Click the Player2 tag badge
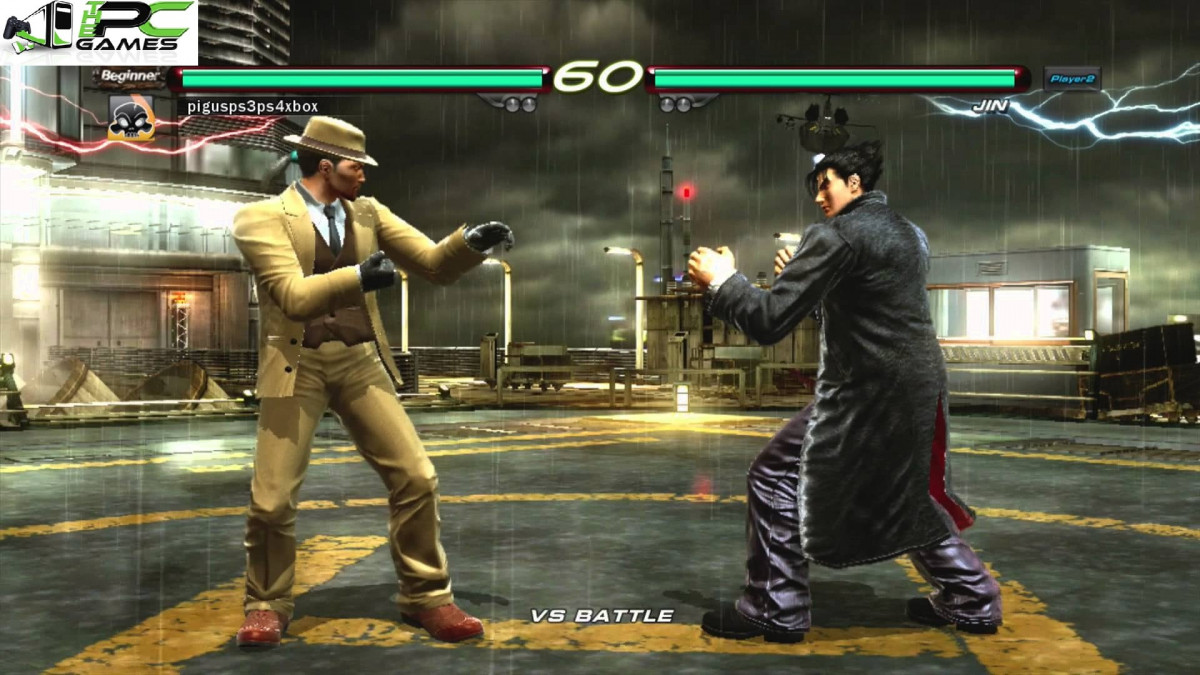Screen dimensions: 1200x675 (x=1071, y=78)
